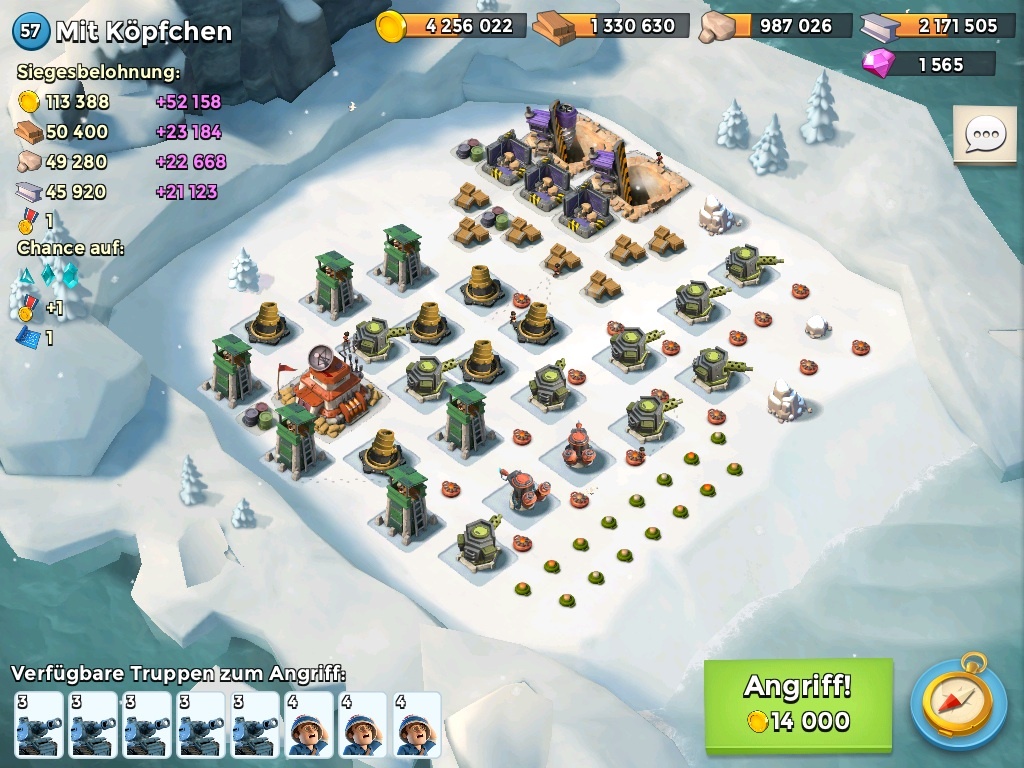Select the player level 57 badge
This screenshot has height=768, width=1024.
[31, 31]
